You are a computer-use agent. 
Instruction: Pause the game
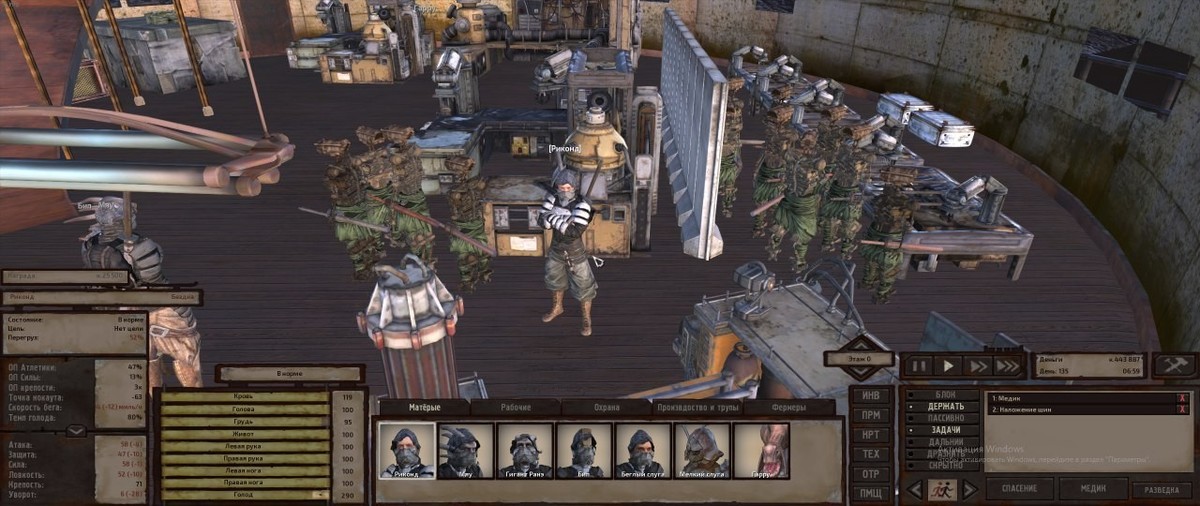coord(920,366)
